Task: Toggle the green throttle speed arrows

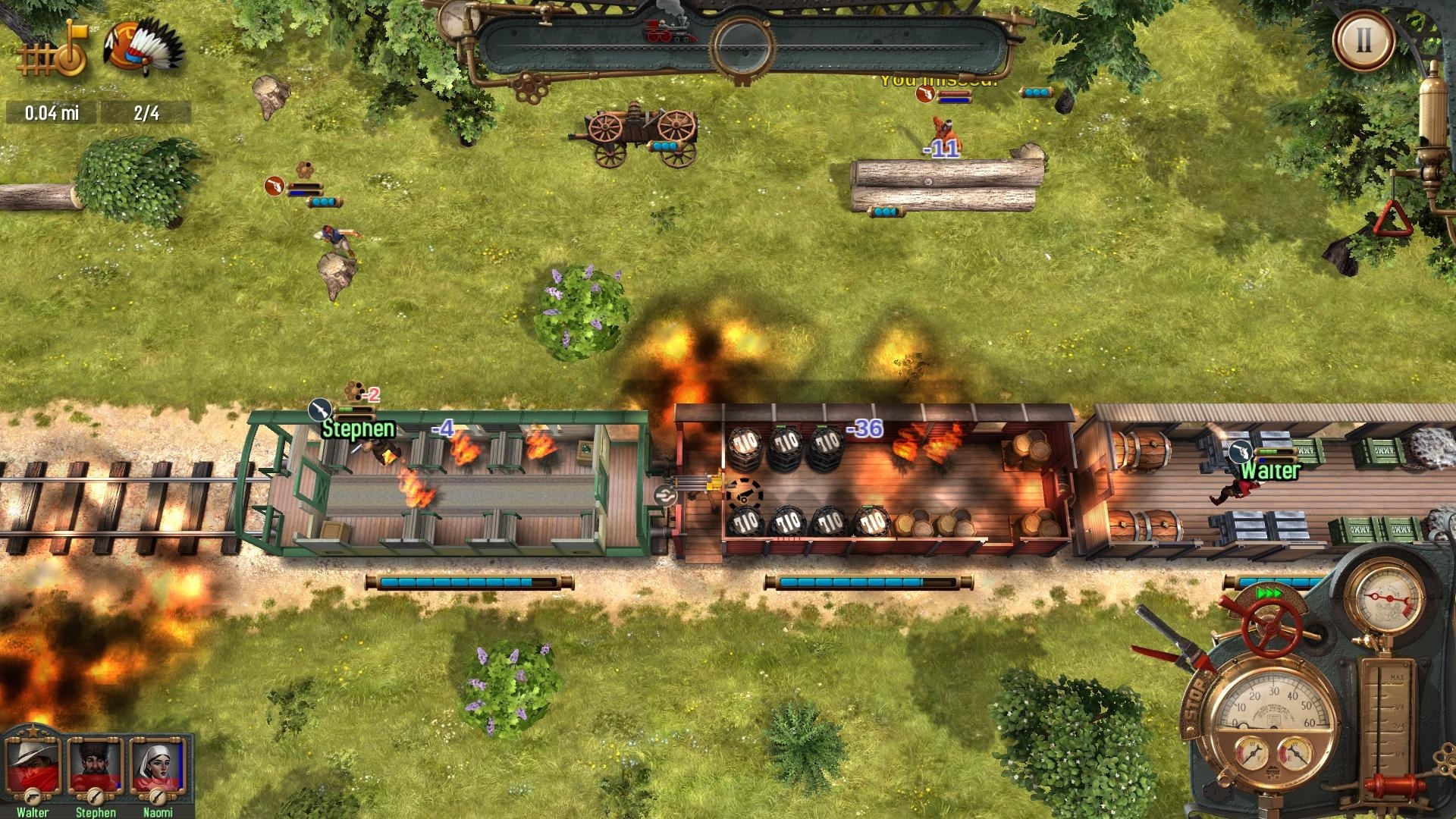Action: coord(1269,592)
